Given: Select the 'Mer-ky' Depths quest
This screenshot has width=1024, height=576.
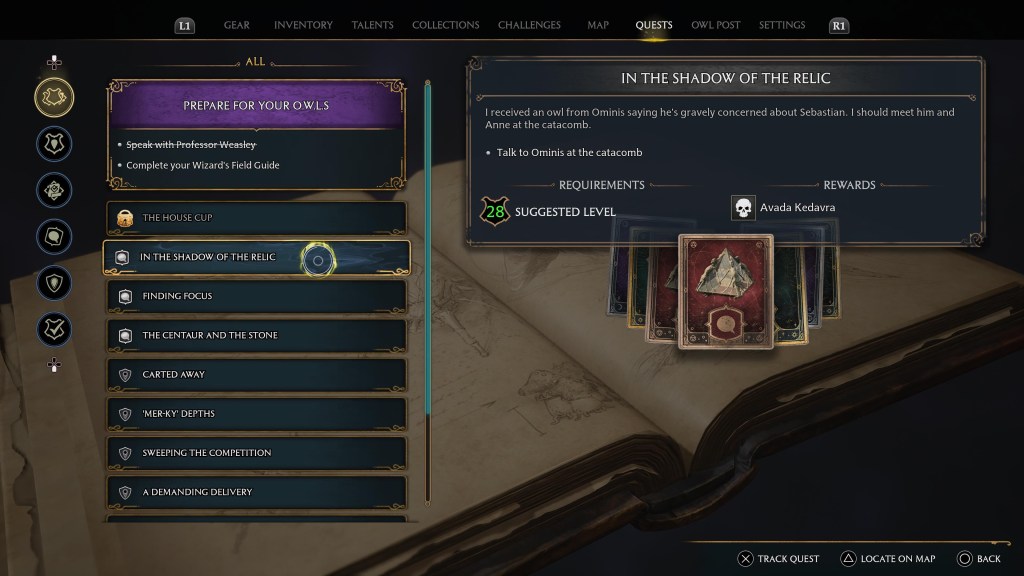Looking at the screenshot, I should (256, 413).
